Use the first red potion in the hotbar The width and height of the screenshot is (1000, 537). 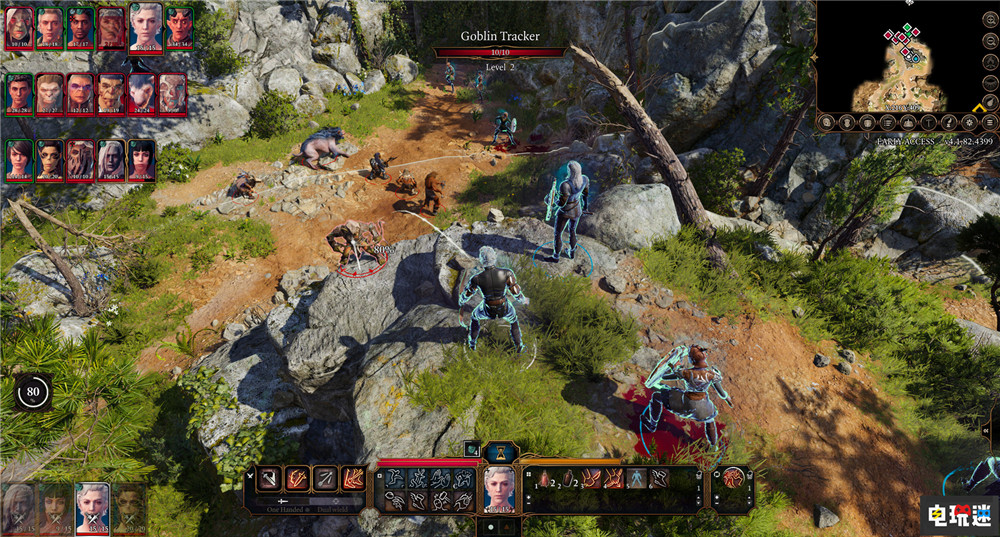pyautogui.click(x=544, y=479)
